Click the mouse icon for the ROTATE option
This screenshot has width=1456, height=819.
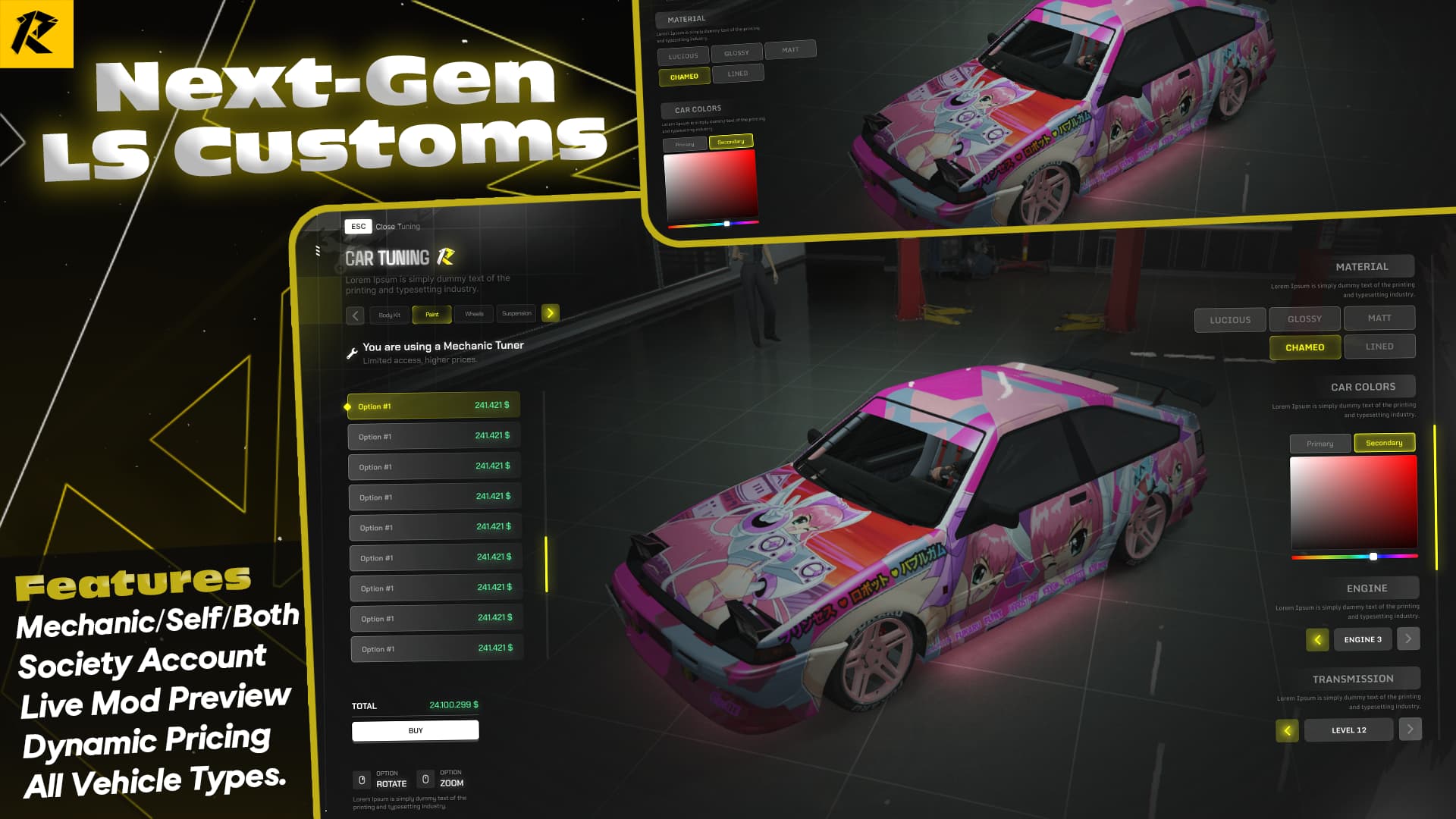click(x=360, y=779)
